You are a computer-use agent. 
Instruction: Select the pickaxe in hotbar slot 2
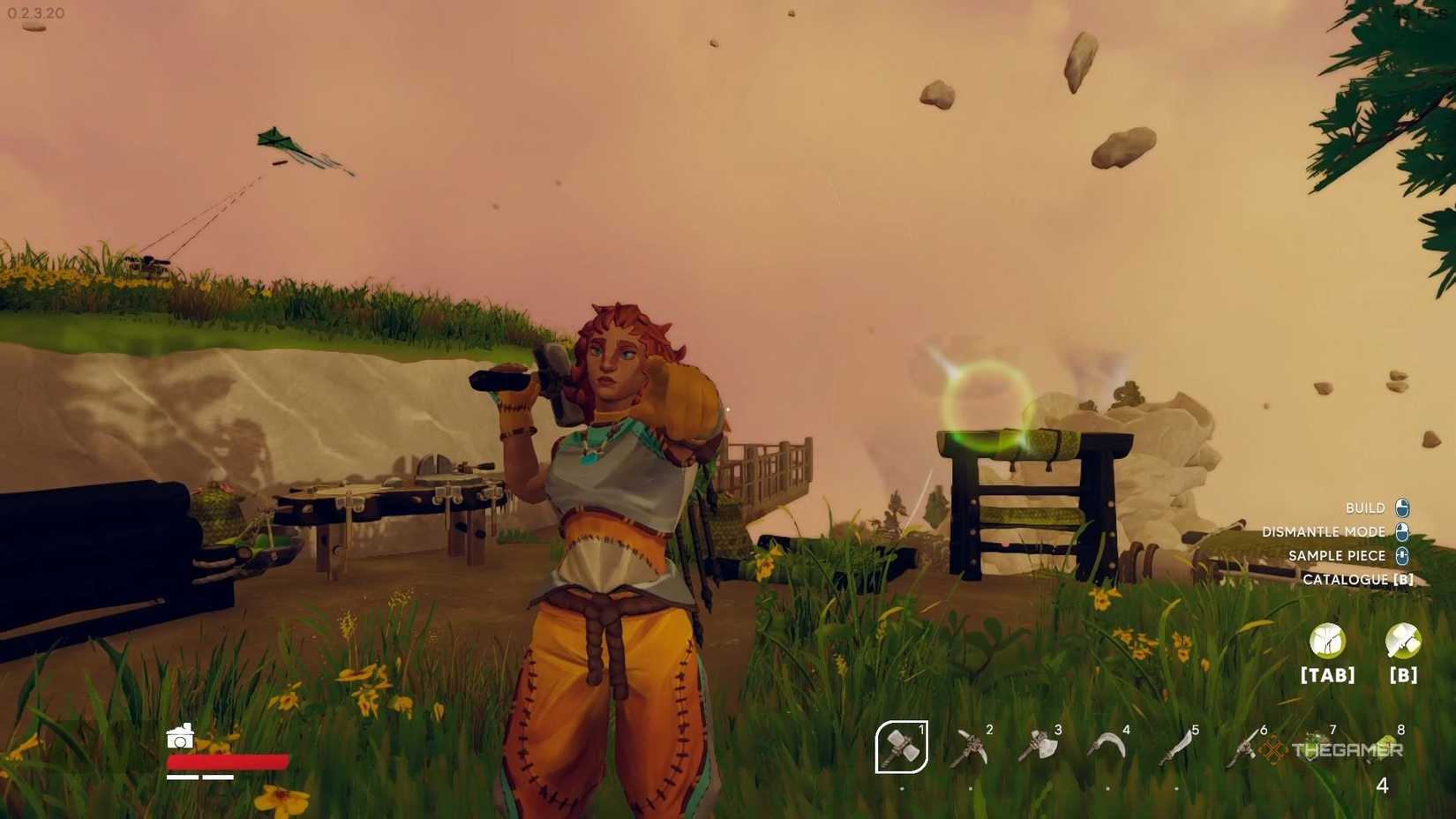pyautogui.click(x=971, y=746)
